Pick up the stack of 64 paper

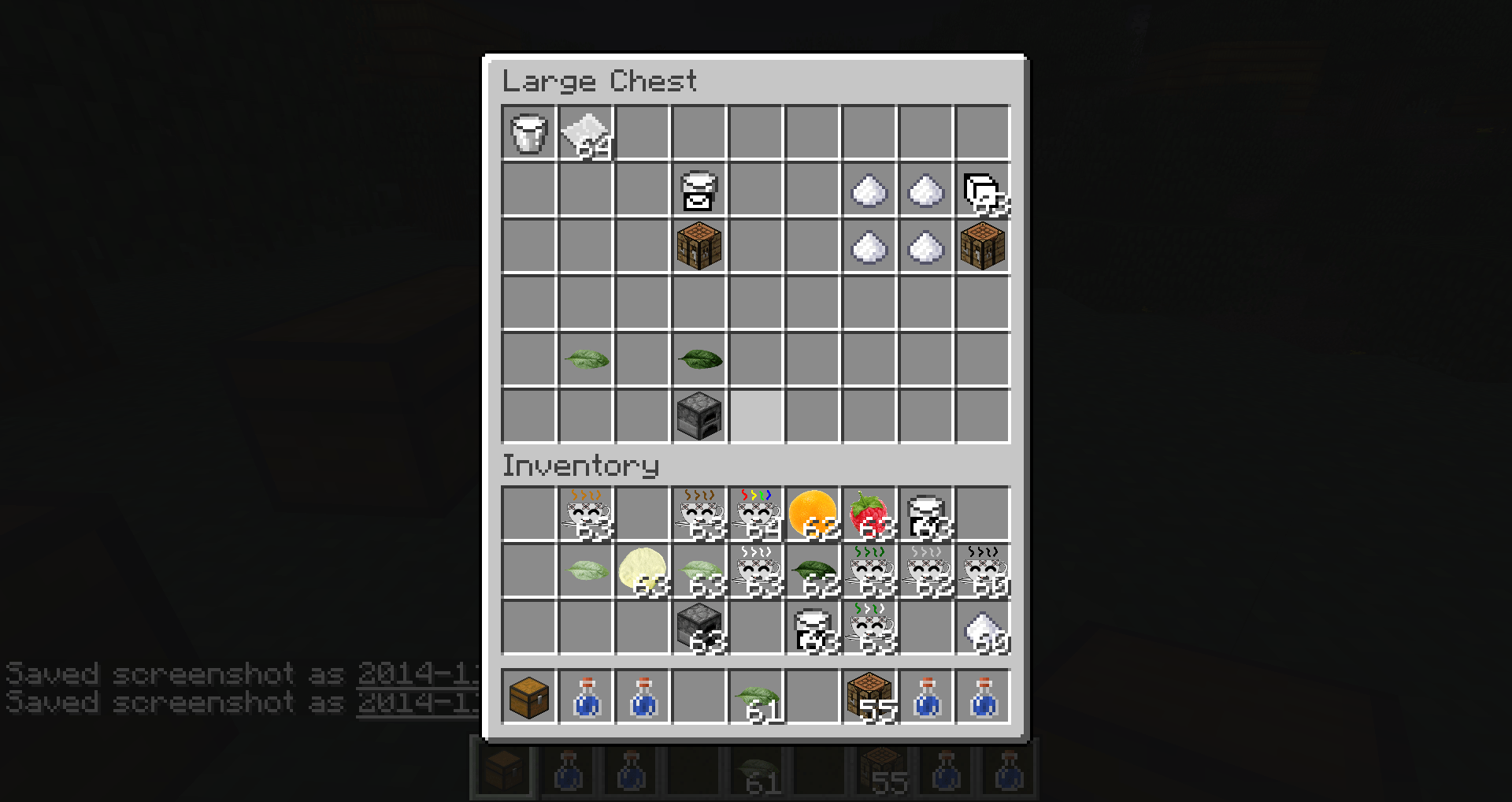click(x=586, y=134)
